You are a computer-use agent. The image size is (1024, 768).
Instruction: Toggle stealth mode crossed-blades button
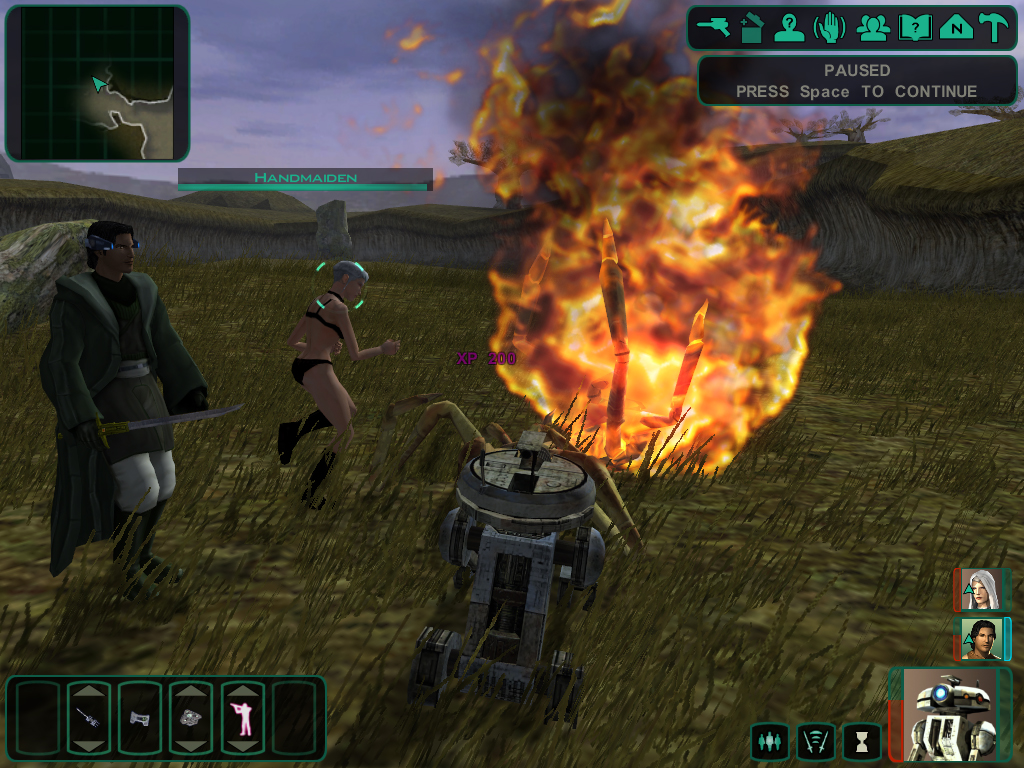816,742
